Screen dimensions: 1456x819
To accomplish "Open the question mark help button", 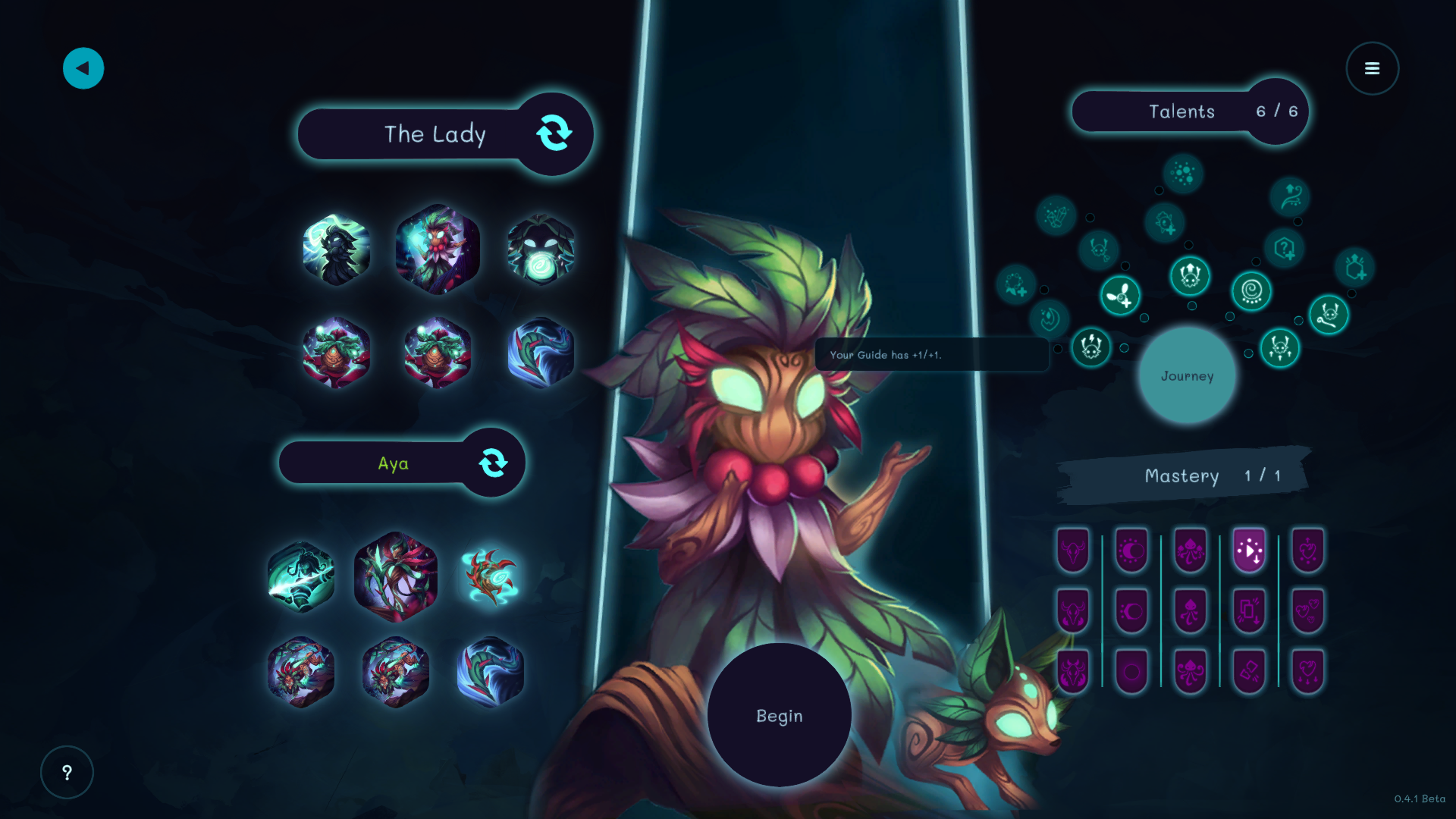I will (67, 772).
